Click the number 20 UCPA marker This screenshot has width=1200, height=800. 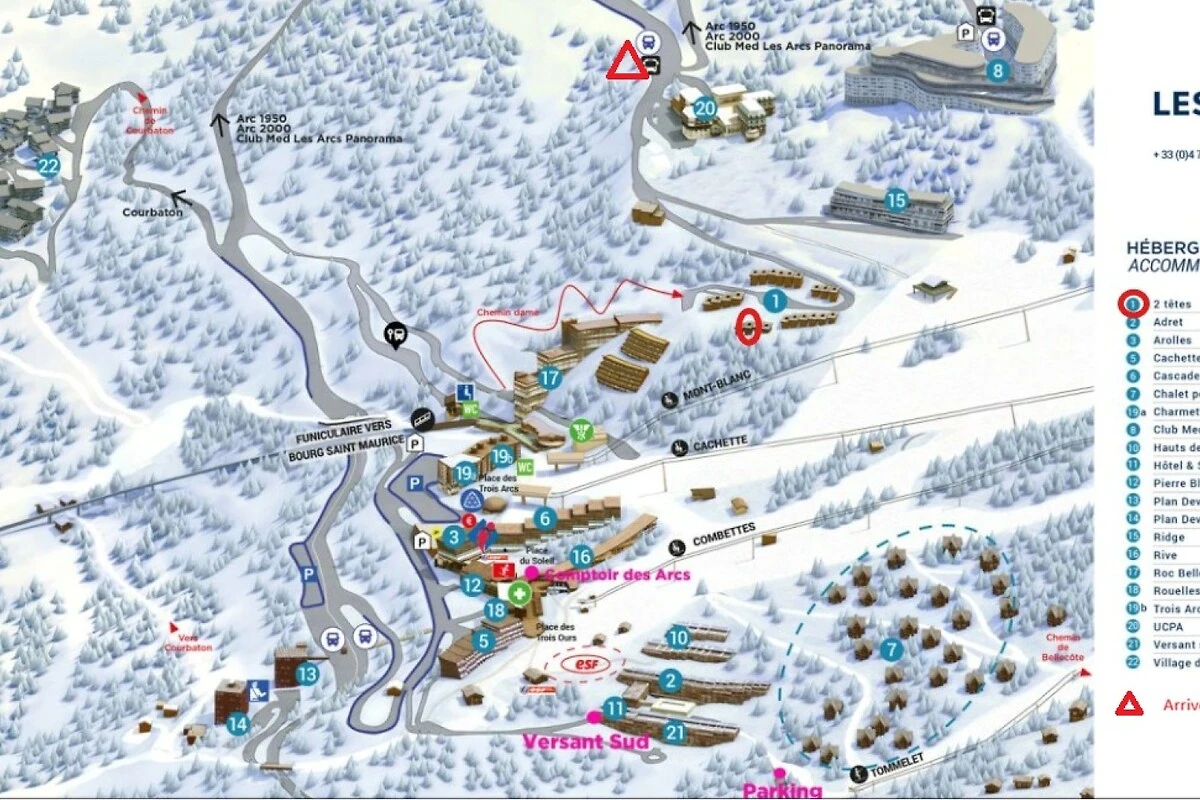(x=705, y=109)
